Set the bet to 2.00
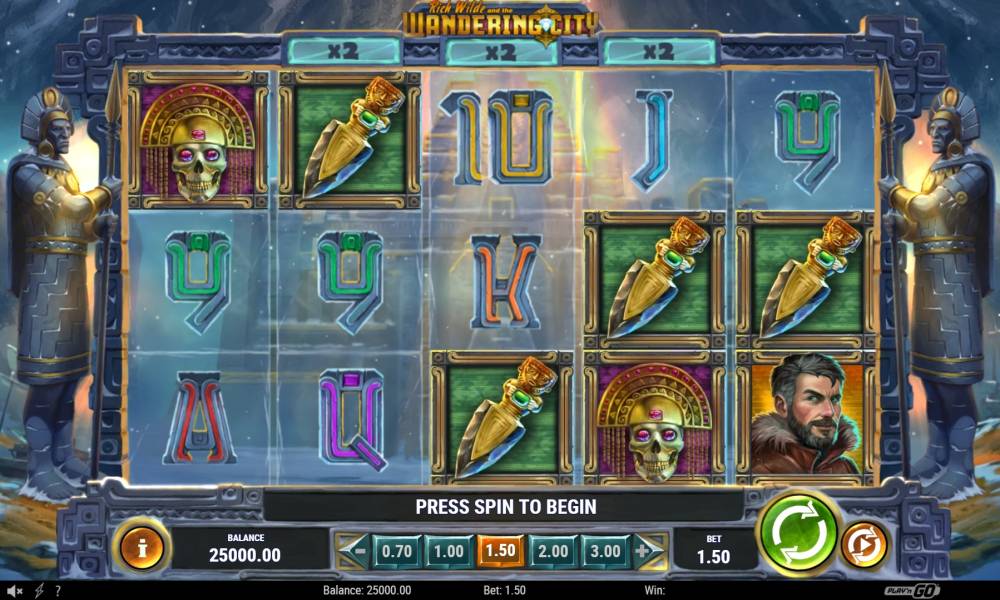The height and width of the screenshot is (600, 1000). (552, 551)
